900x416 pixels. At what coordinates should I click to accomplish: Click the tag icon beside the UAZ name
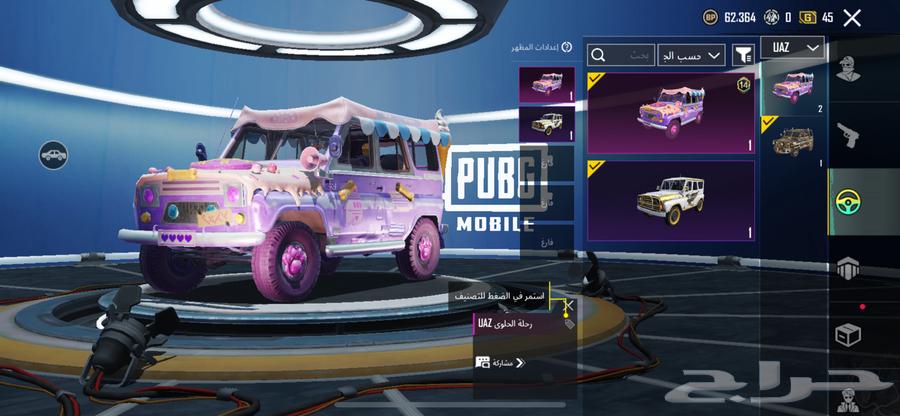tap(570, 324)
